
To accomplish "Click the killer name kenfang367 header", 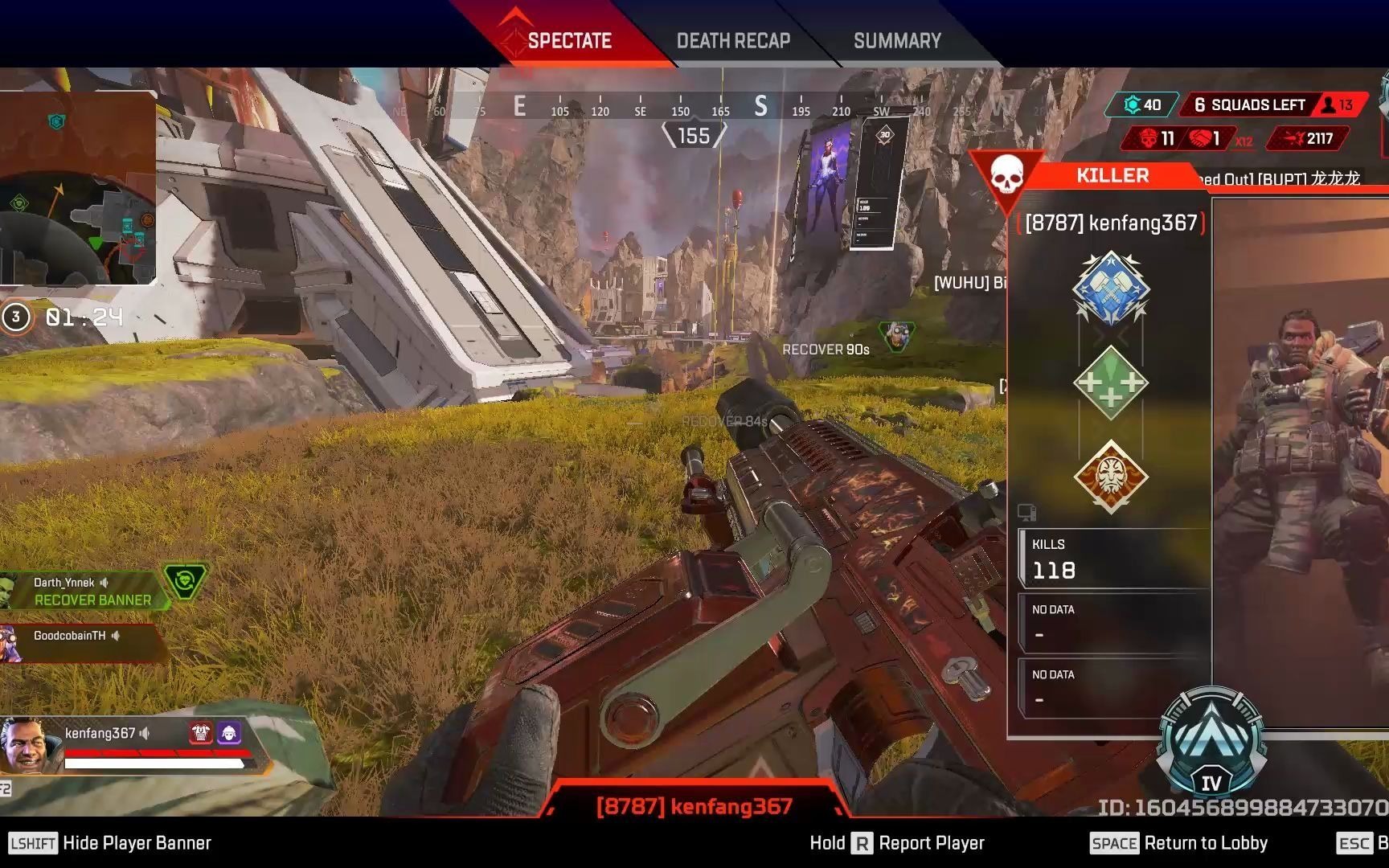I will coord(1111,223).
